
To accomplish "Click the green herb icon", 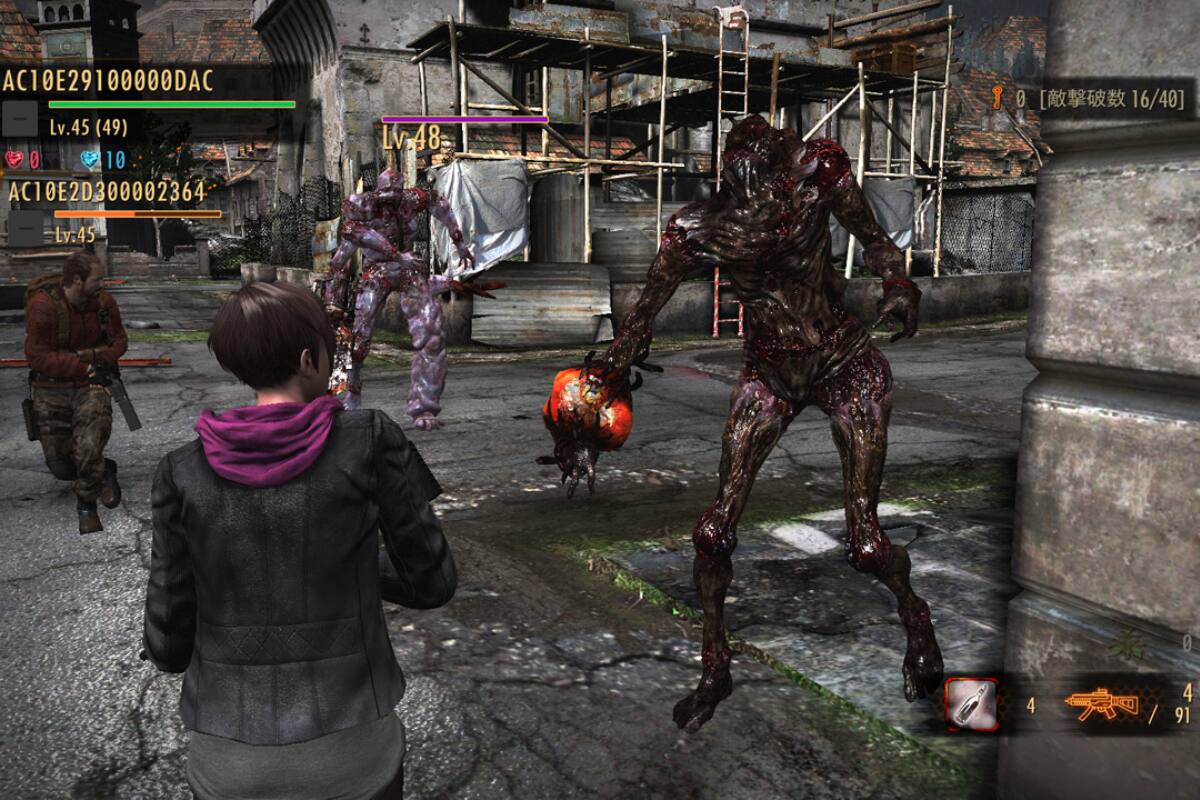I will [1126, 645].
